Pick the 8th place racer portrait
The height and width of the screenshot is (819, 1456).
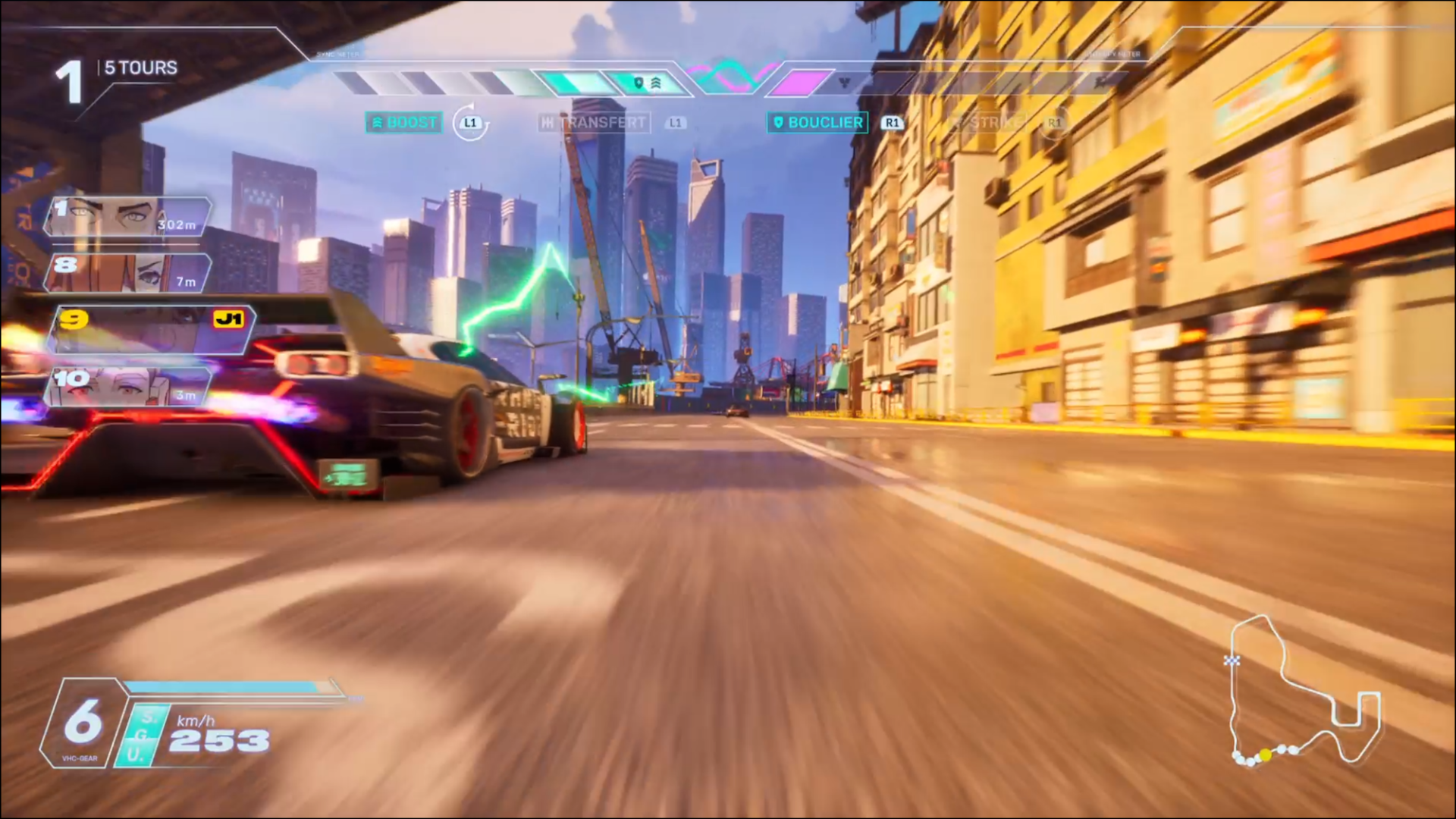point(127,273)
